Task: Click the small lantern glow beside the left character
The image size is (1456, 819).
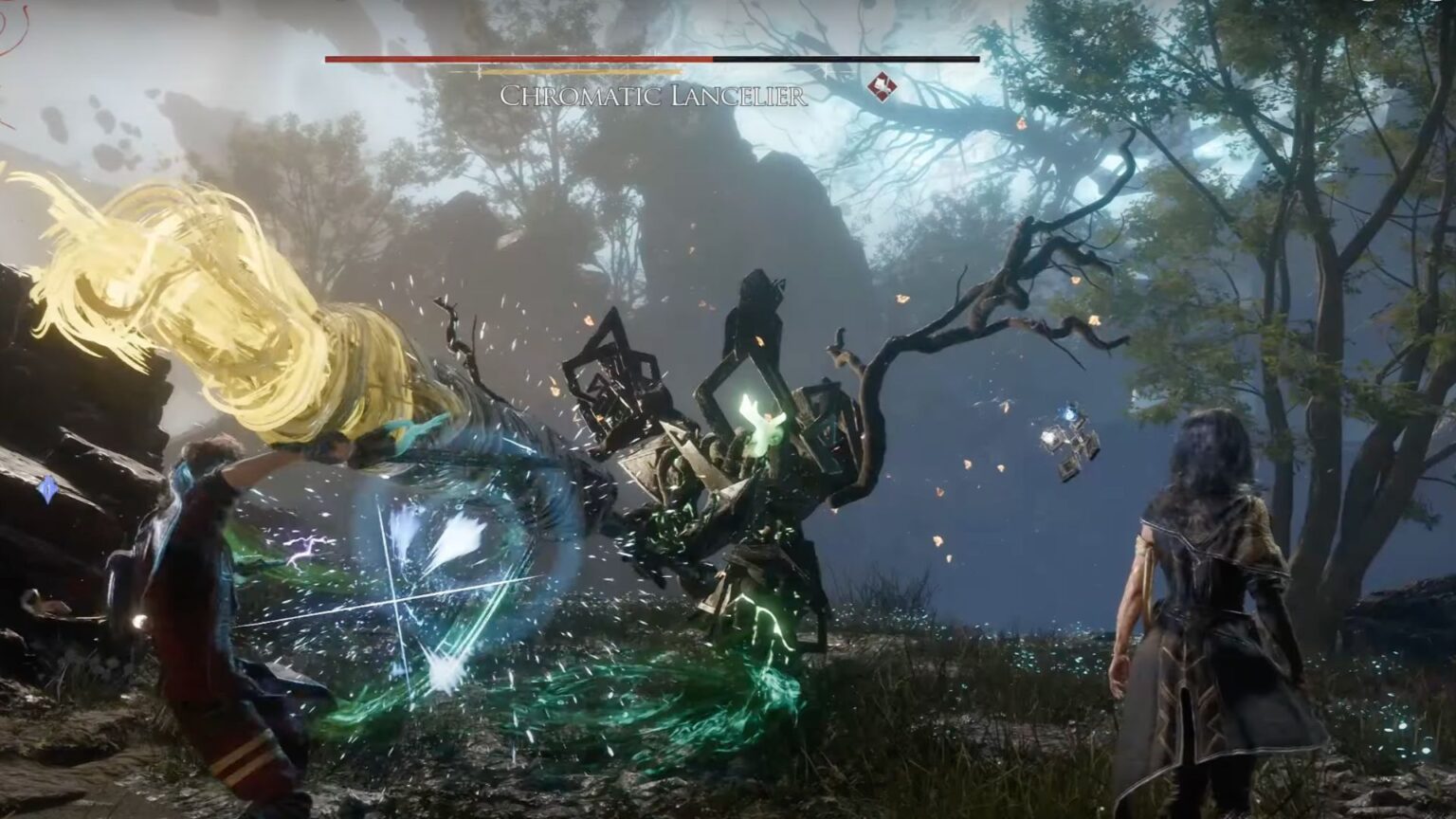Action: pos(137,621)
